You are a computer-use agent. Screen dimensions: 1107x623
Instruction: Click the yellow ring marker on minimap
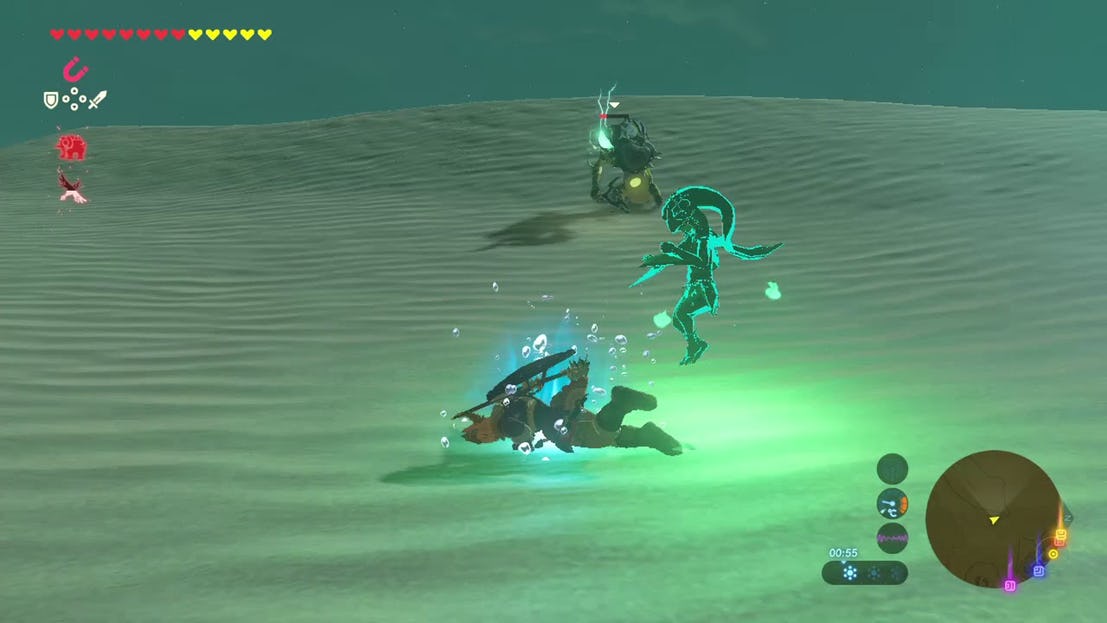(x=1052, y=553)
